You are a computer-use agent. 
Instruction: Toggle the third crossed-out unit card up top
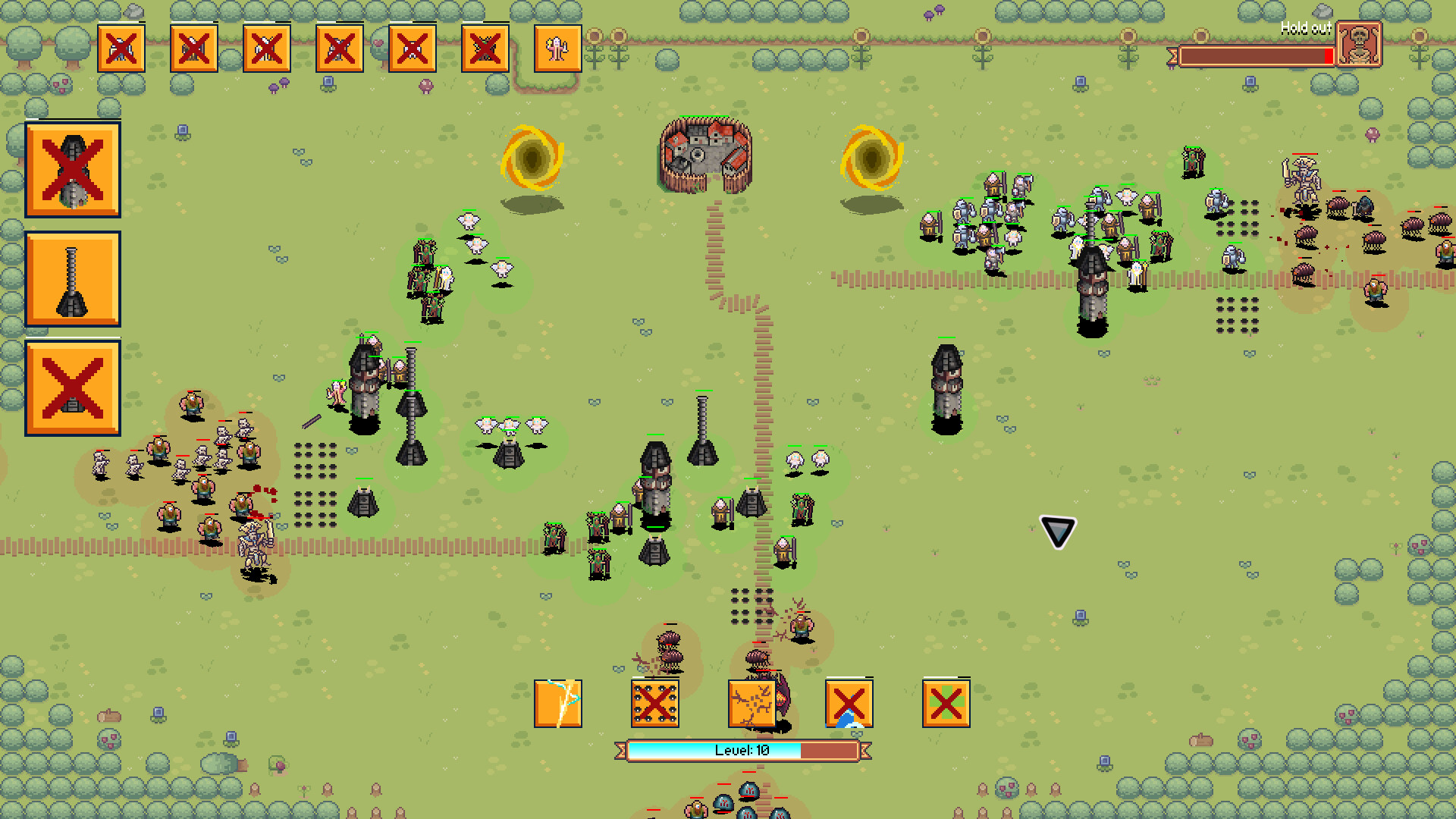[x=266, y=48]
